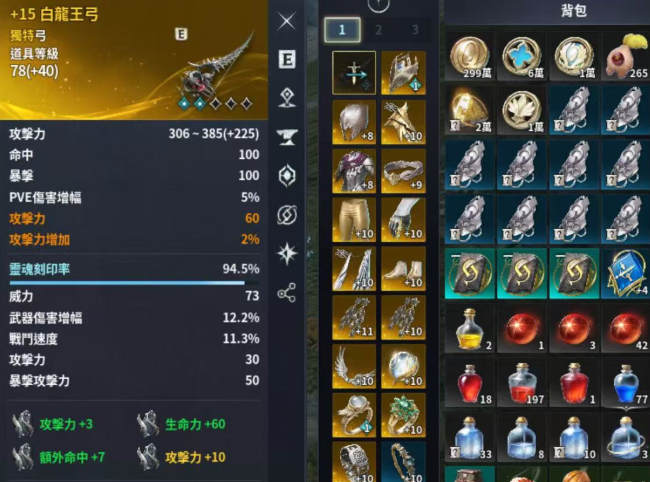This screenshot has height=482, width=650.
Task: Select the yellow potion with 2 count
Action: [470, 329]
